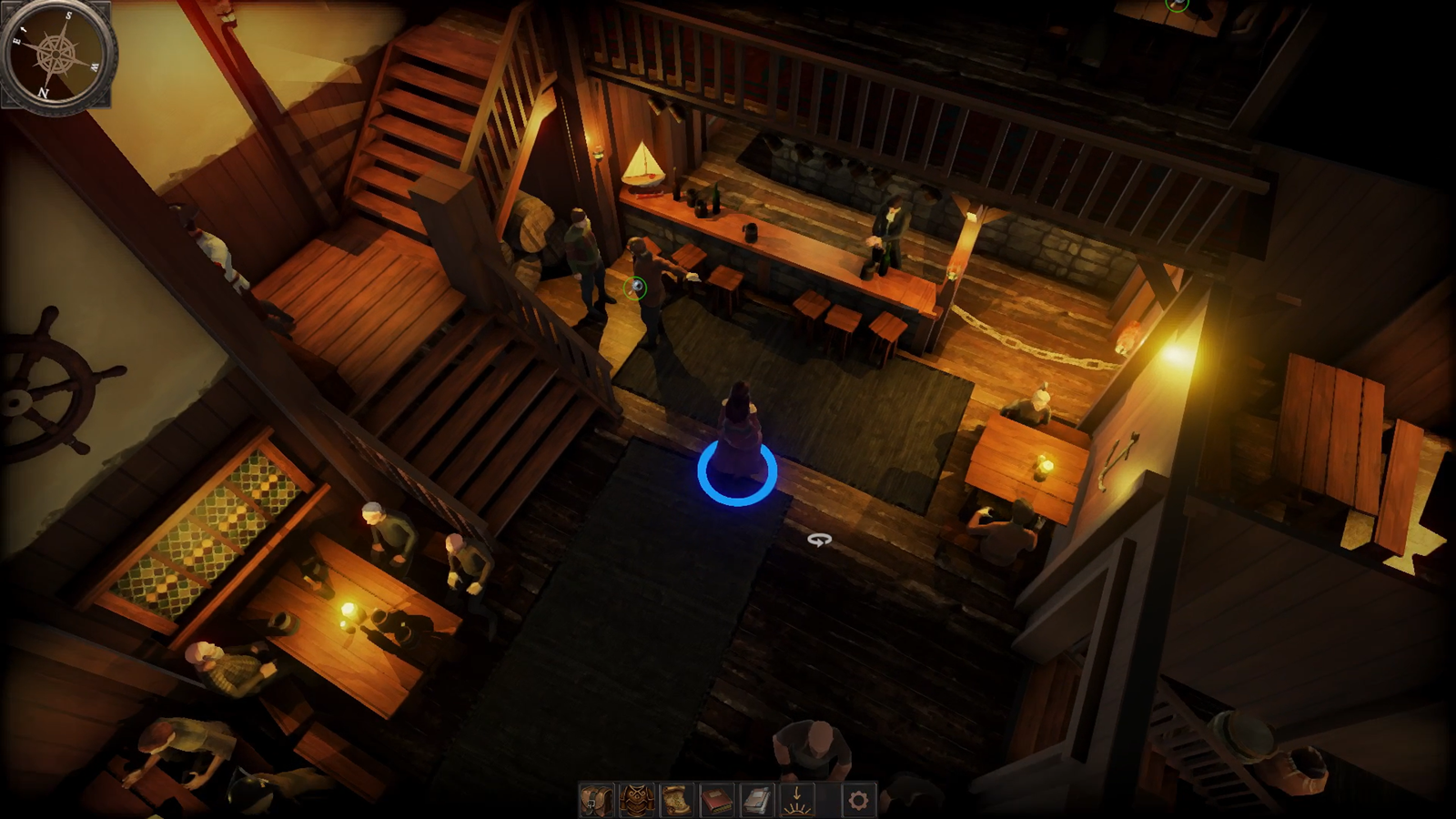Click the compass rose dial
The image size is (1456, 819).
57,53
